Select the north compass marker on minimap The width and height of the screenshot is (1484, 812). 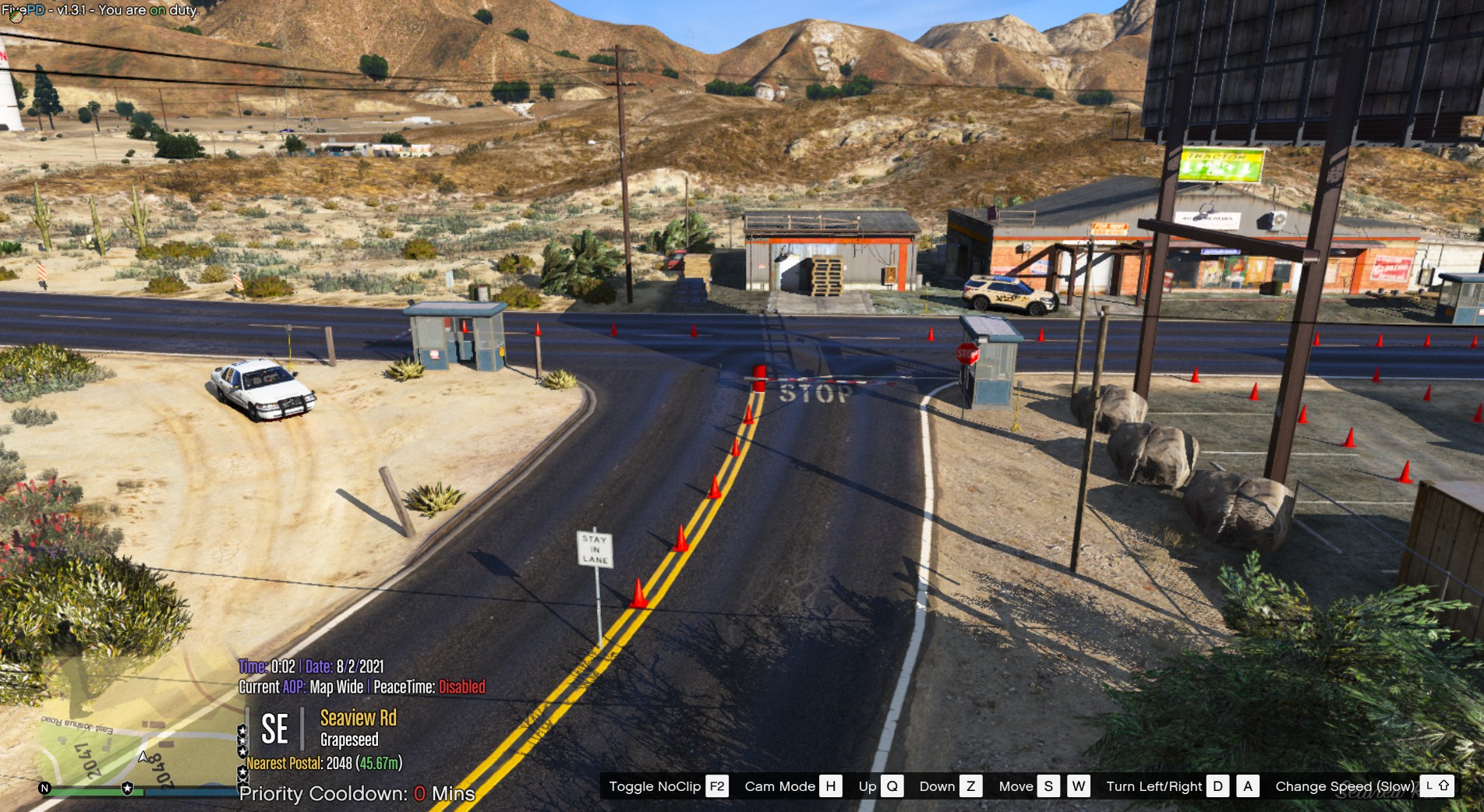tap(44, 788)
